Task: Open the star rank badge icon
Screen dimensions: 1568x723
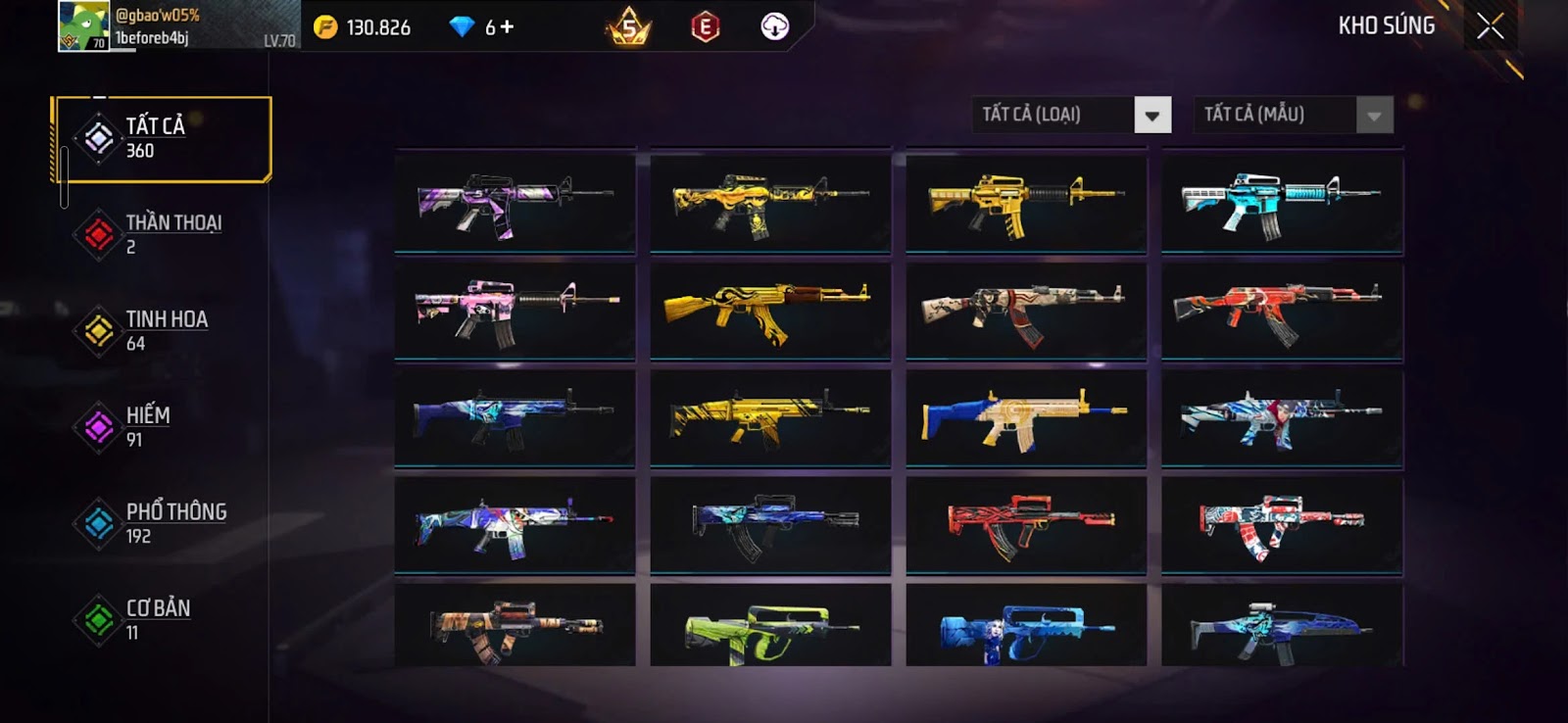Action: tap(628, 27)
